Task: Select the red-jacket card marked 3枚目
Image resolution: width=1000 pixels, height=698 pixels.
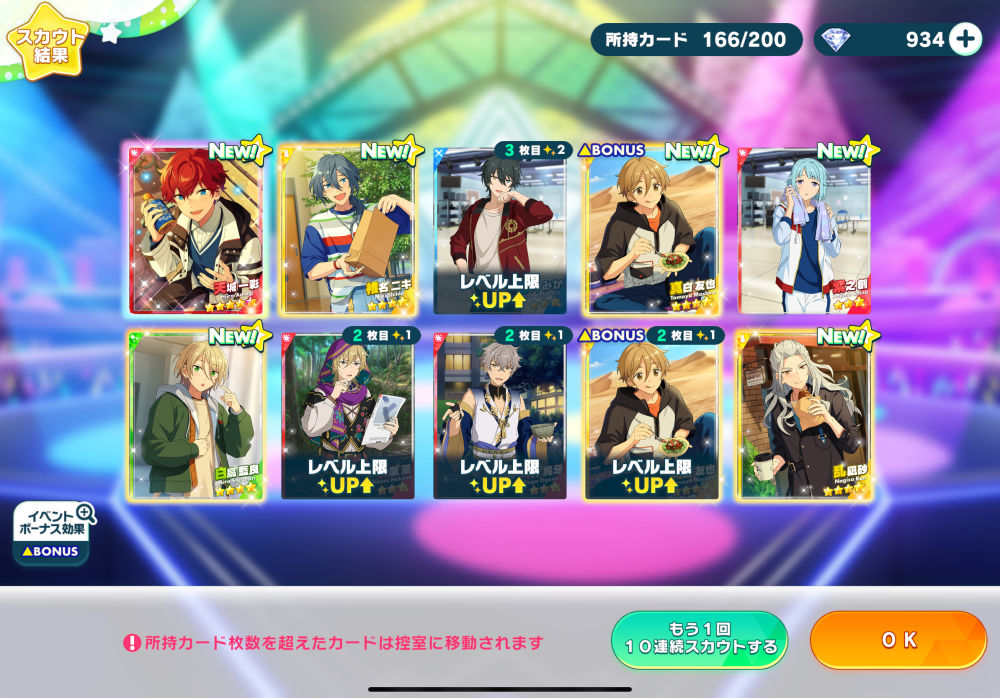Action: point(500,230)
